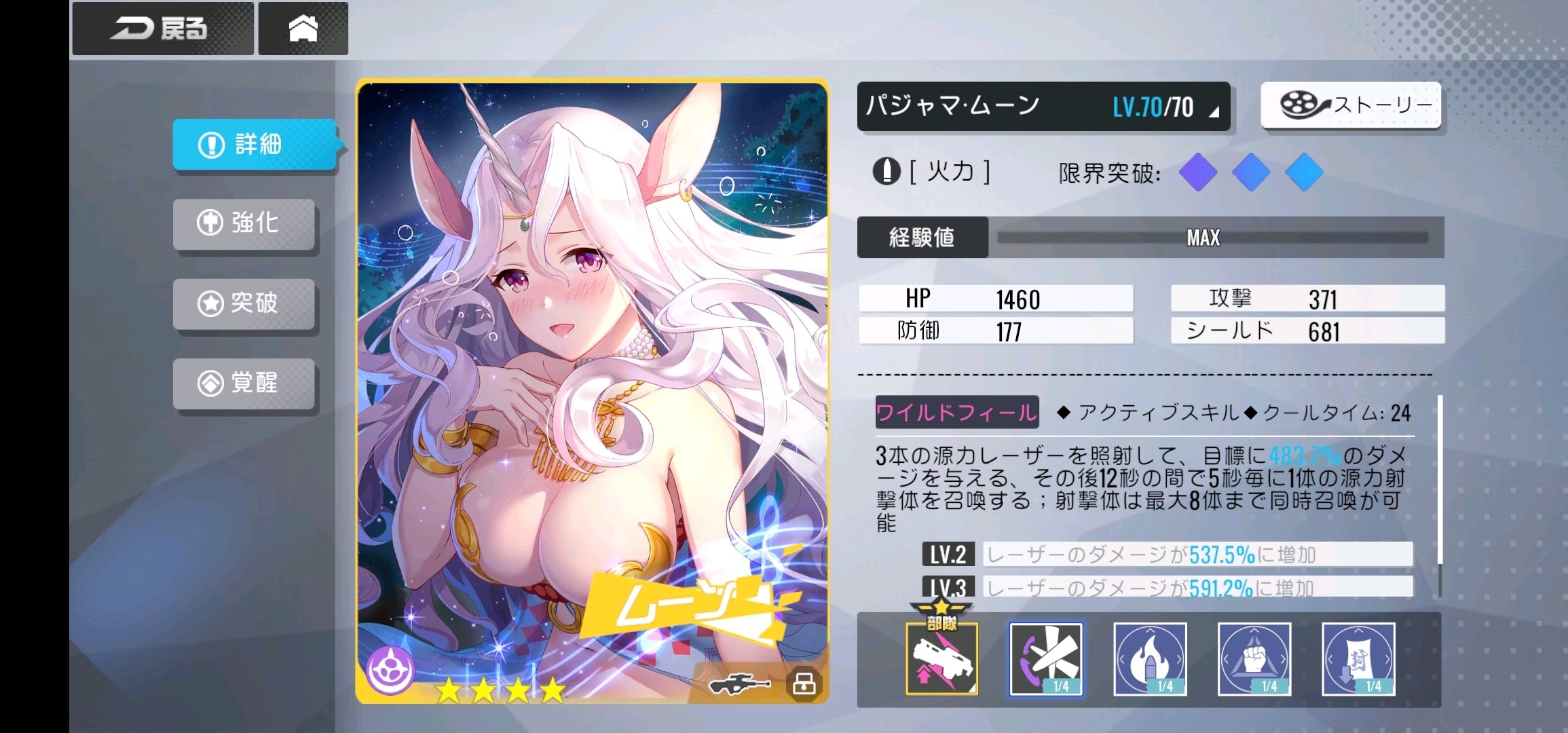Image resolution: width=1568 pixels, height=733 pixels.
Task: Select the first 限界突破 diamond
Action: 1199,173
